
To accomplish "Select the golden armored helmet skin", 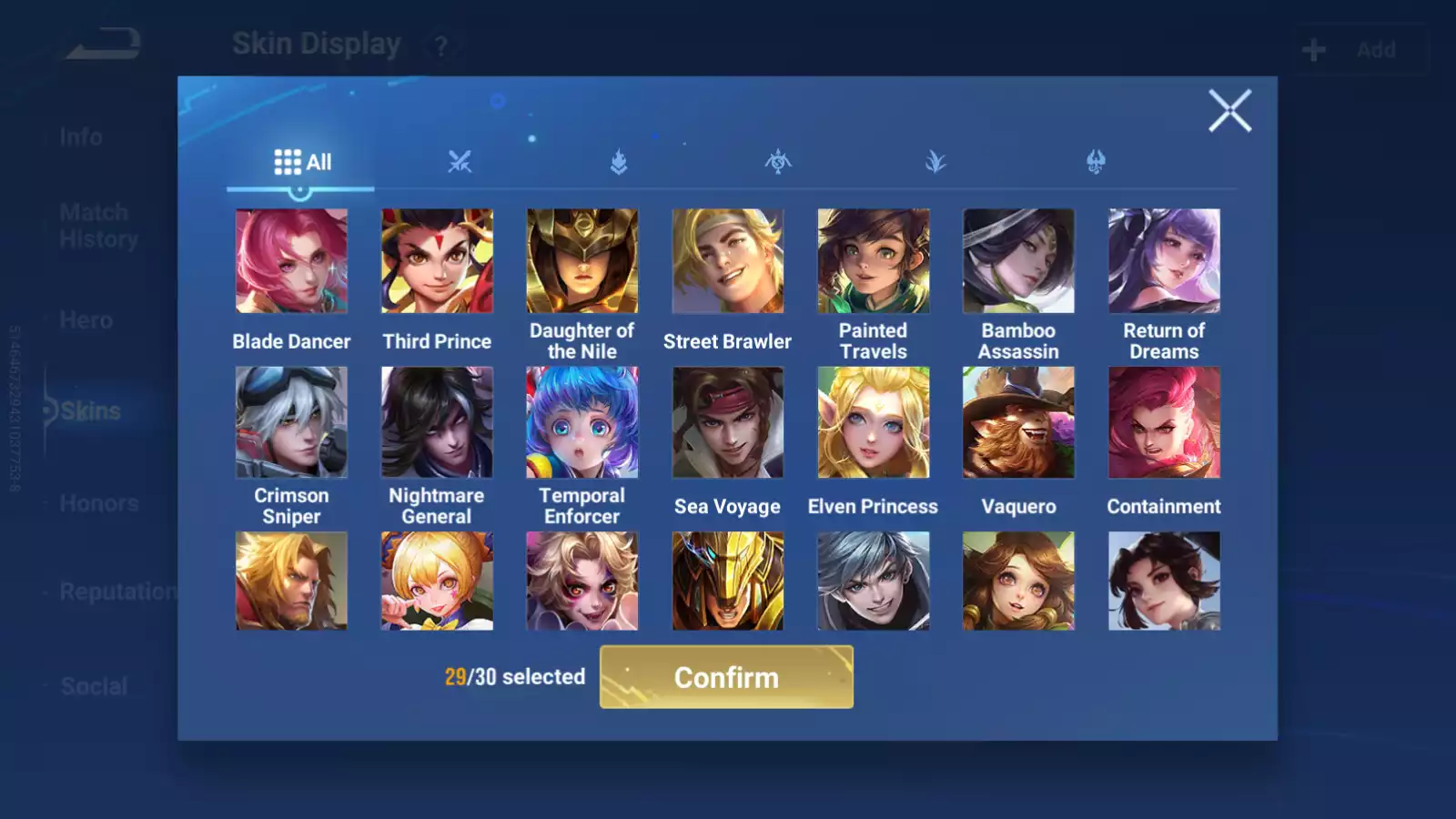I will pos(728,581).
